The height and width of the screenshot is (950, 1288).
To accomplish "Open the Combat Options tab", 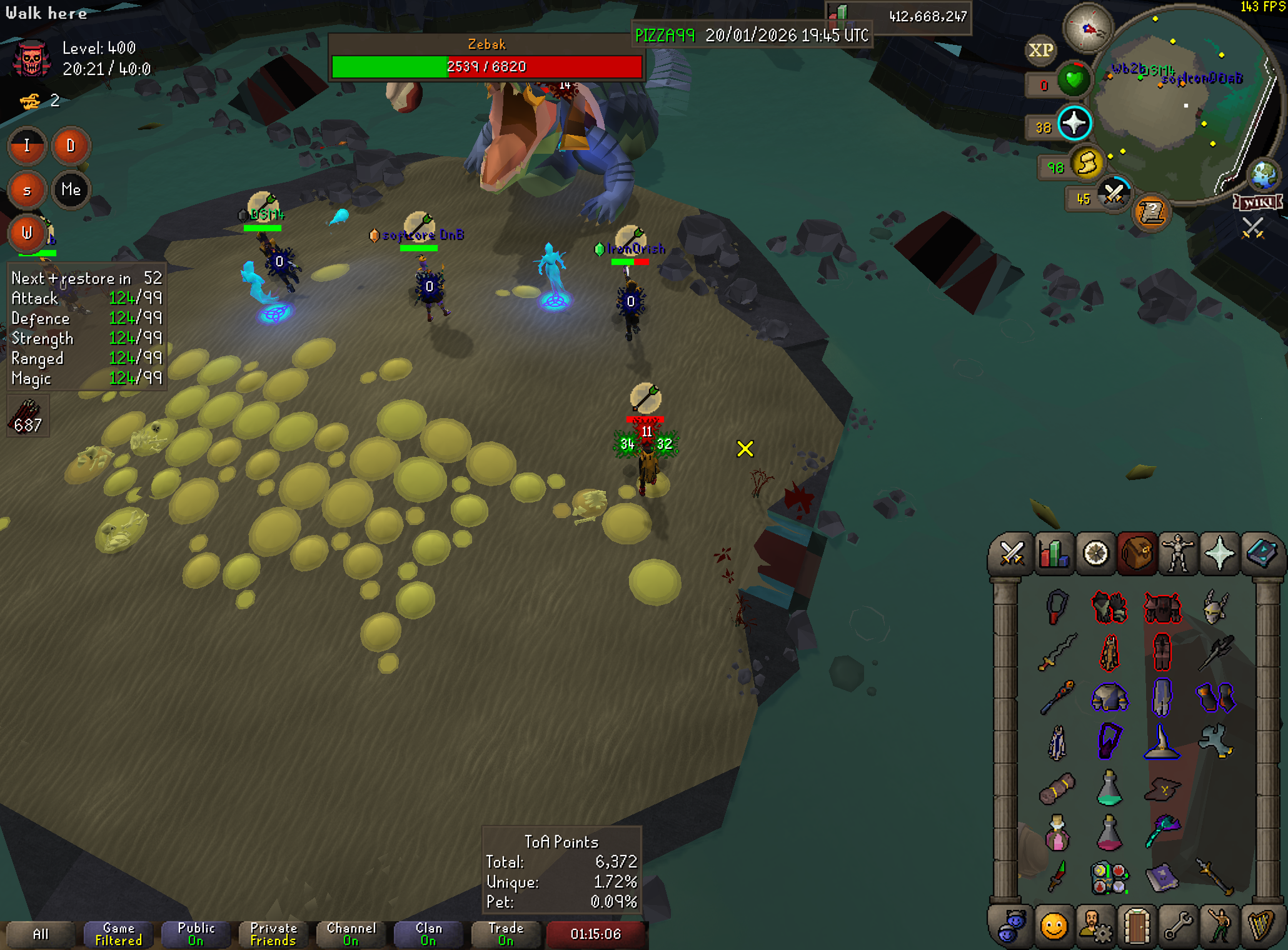I will [x=1011, y=554].
